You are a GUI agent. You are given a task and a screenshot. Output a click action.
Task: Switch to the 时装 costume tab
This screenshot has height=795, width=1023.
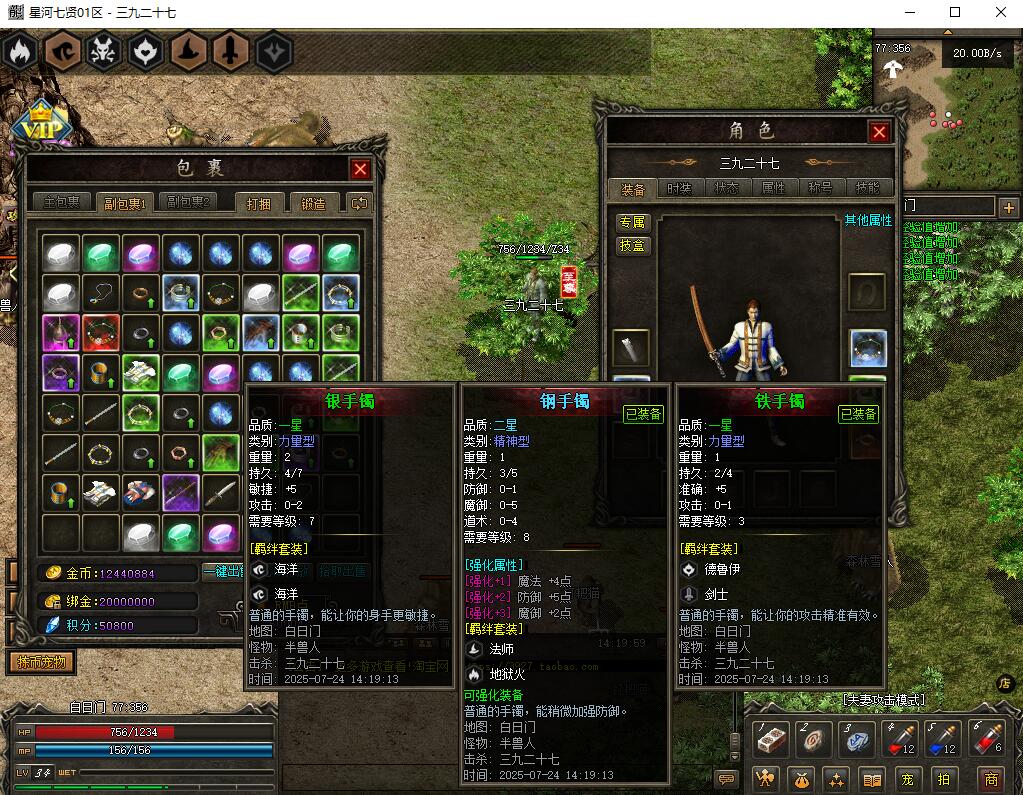point(679,188)
